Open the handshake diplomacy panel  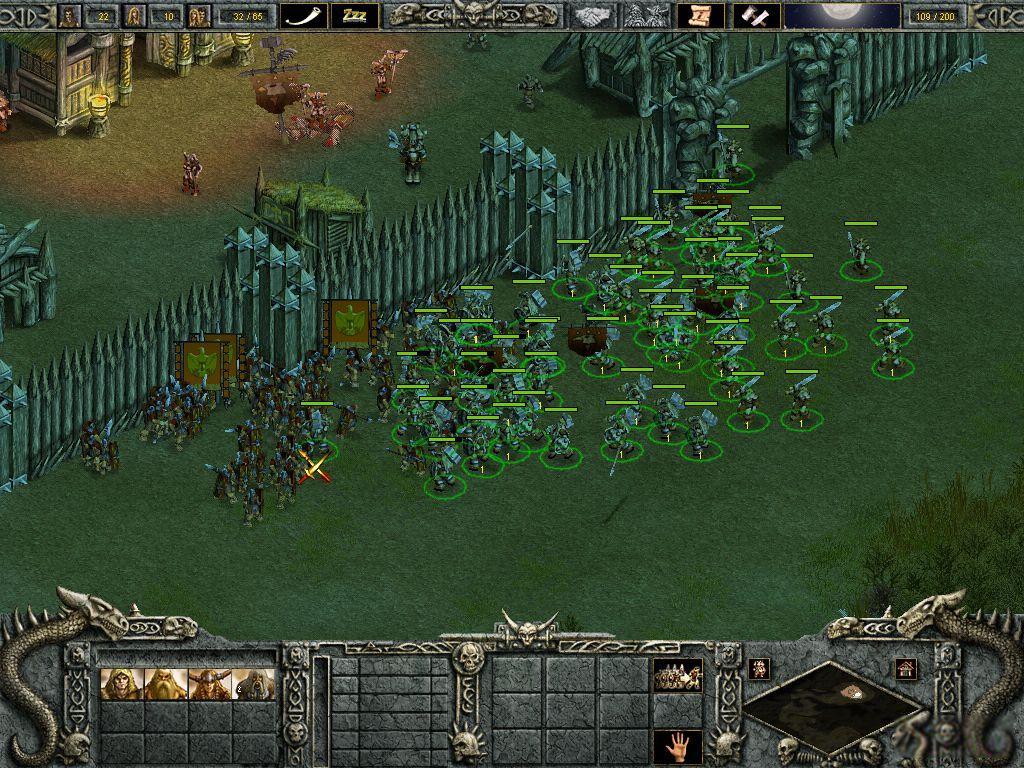[597, 15]
